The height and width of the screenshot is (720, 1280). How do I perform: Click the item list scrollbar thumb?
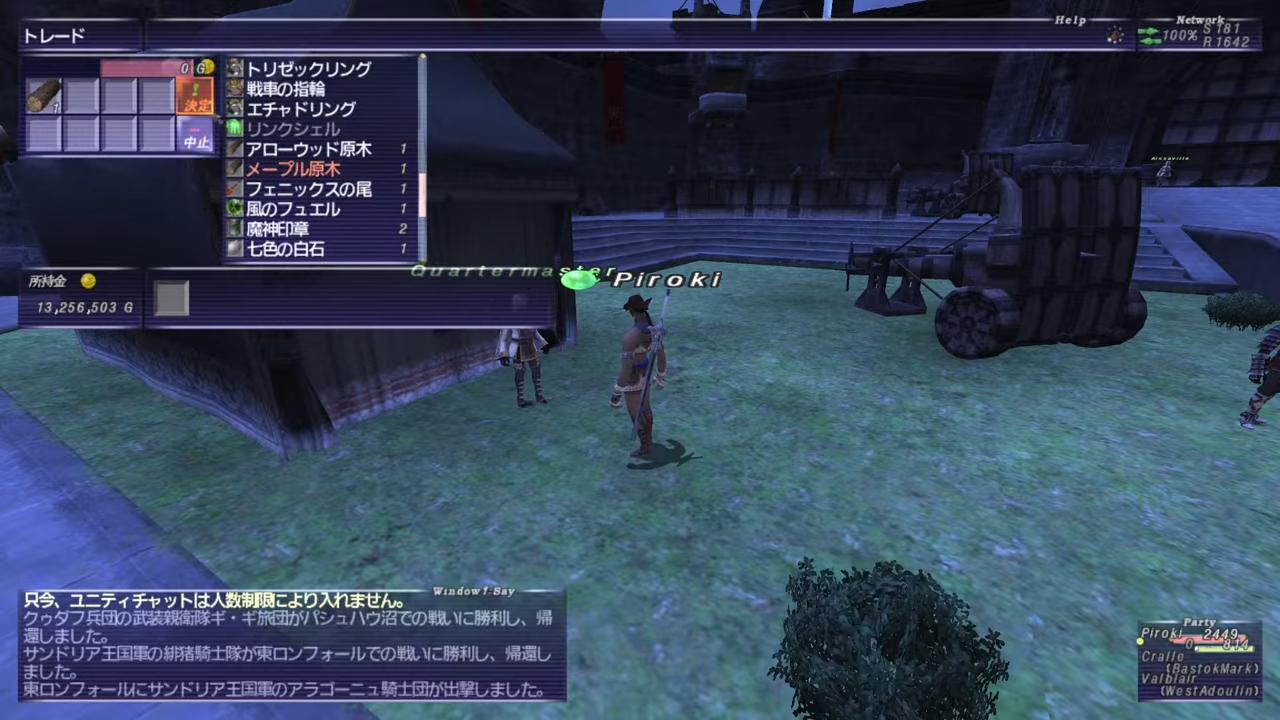tap(423, 195)
